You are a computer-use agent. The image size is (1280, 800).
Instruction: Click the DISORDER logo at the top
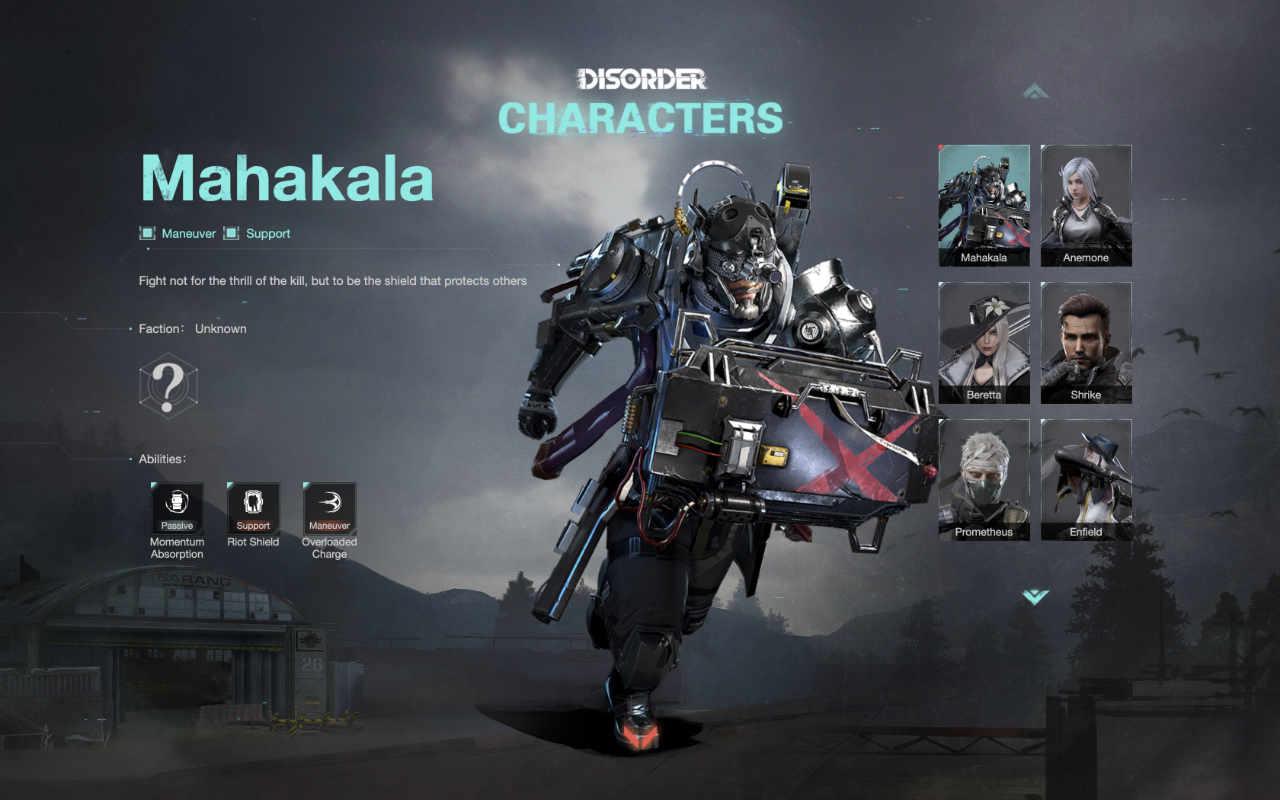(644, 76)
